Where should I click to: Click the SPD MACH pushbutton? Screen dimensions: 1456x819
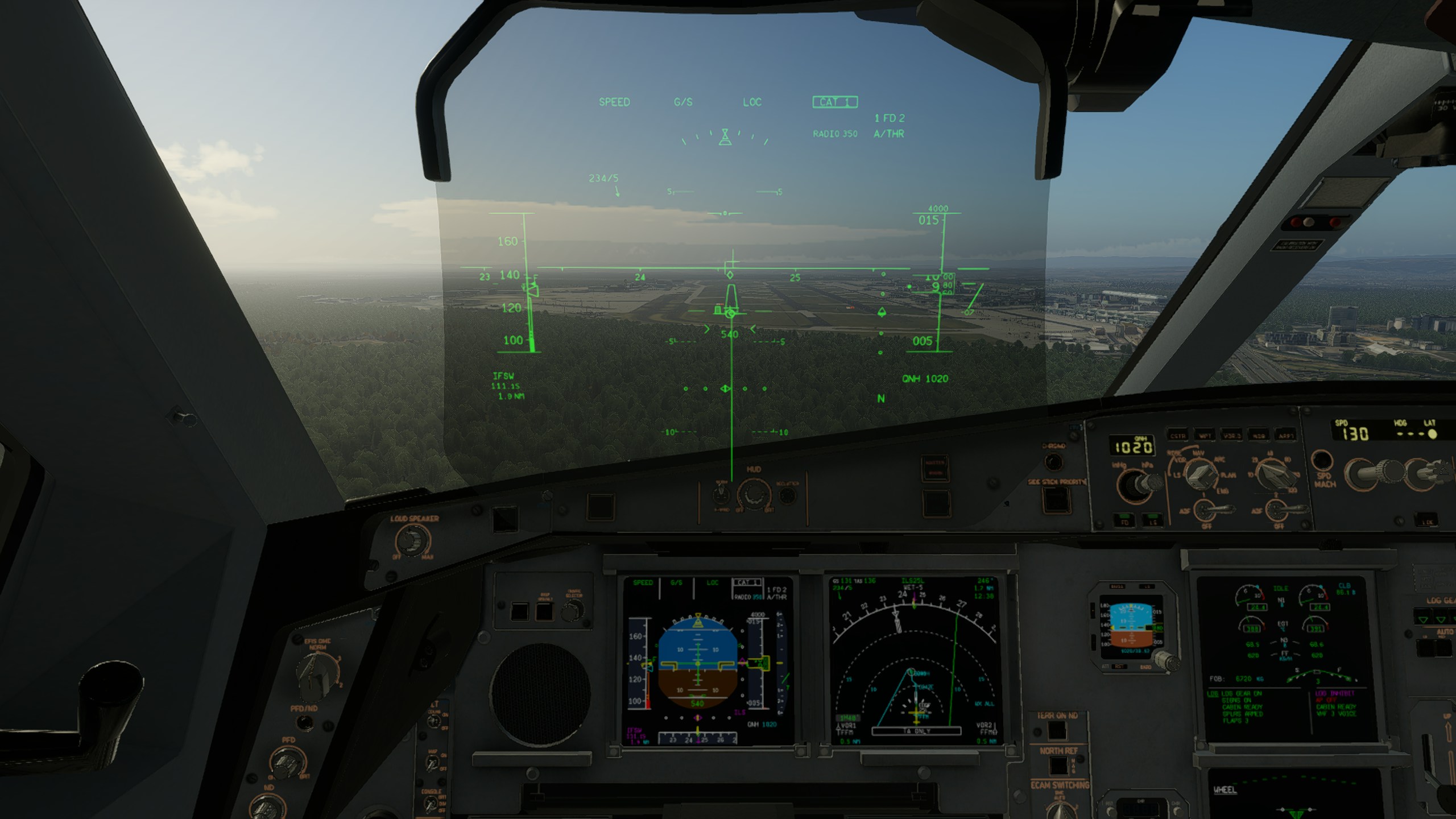click(x=1322, y=460)
